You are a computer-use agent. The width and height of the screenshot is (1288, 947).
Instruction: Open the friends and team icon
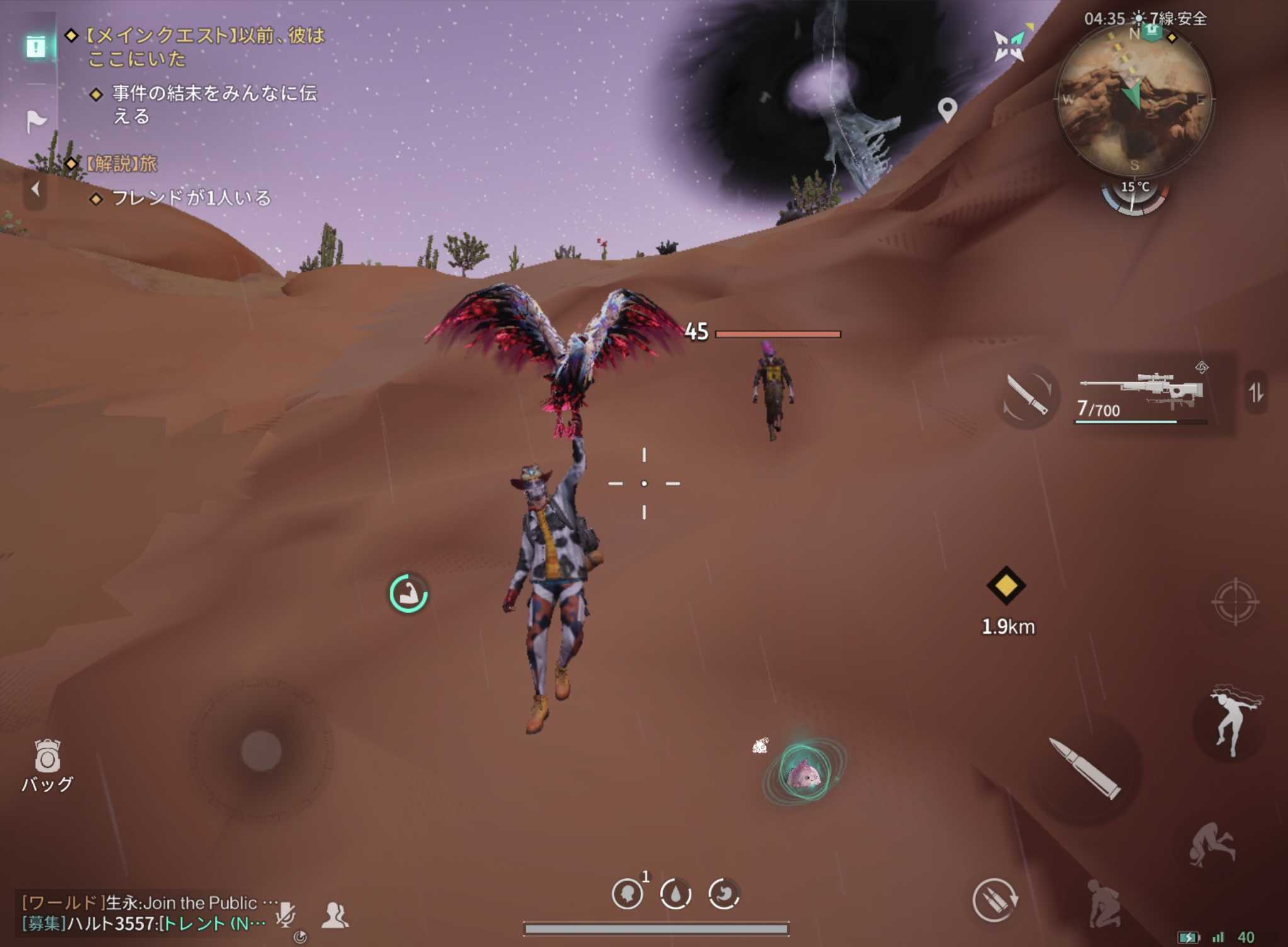[x=335, y=915]
